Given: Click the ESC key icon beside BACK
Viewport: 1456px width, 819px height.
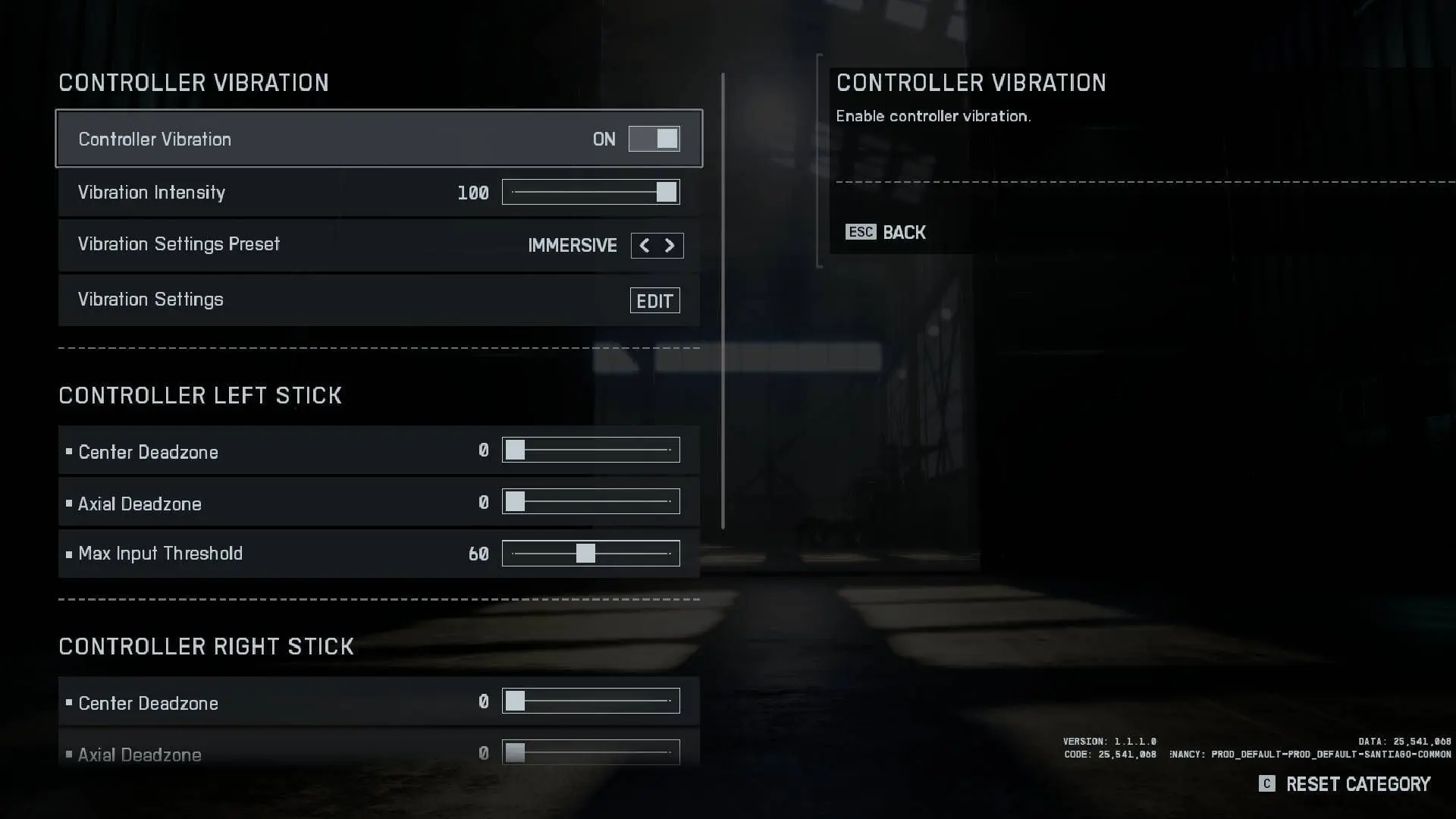Looking at the screenshot, I should [861, 232].
